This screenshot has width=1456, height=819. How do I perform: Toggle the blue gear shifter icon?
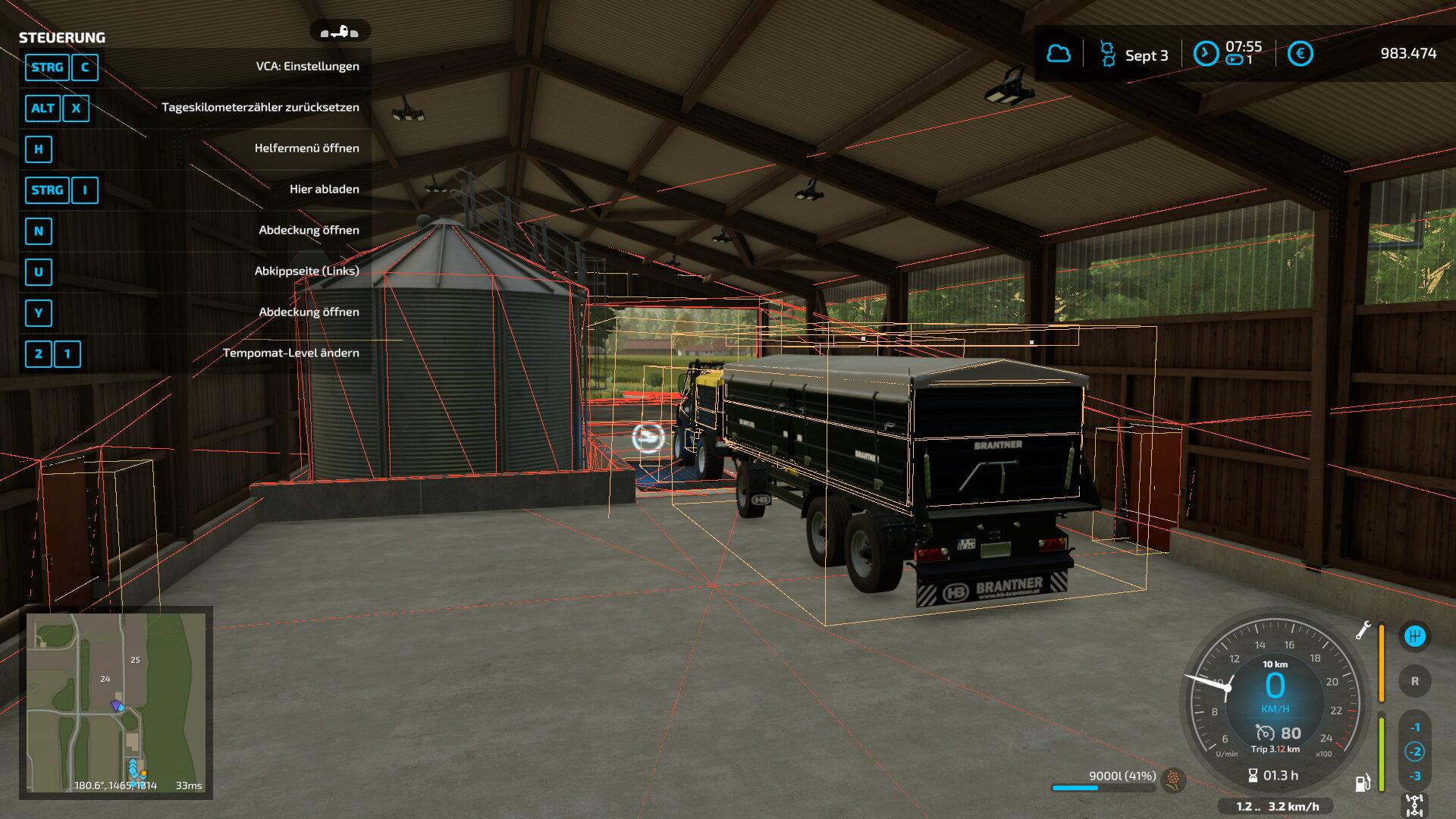(x=1414, y=636)
